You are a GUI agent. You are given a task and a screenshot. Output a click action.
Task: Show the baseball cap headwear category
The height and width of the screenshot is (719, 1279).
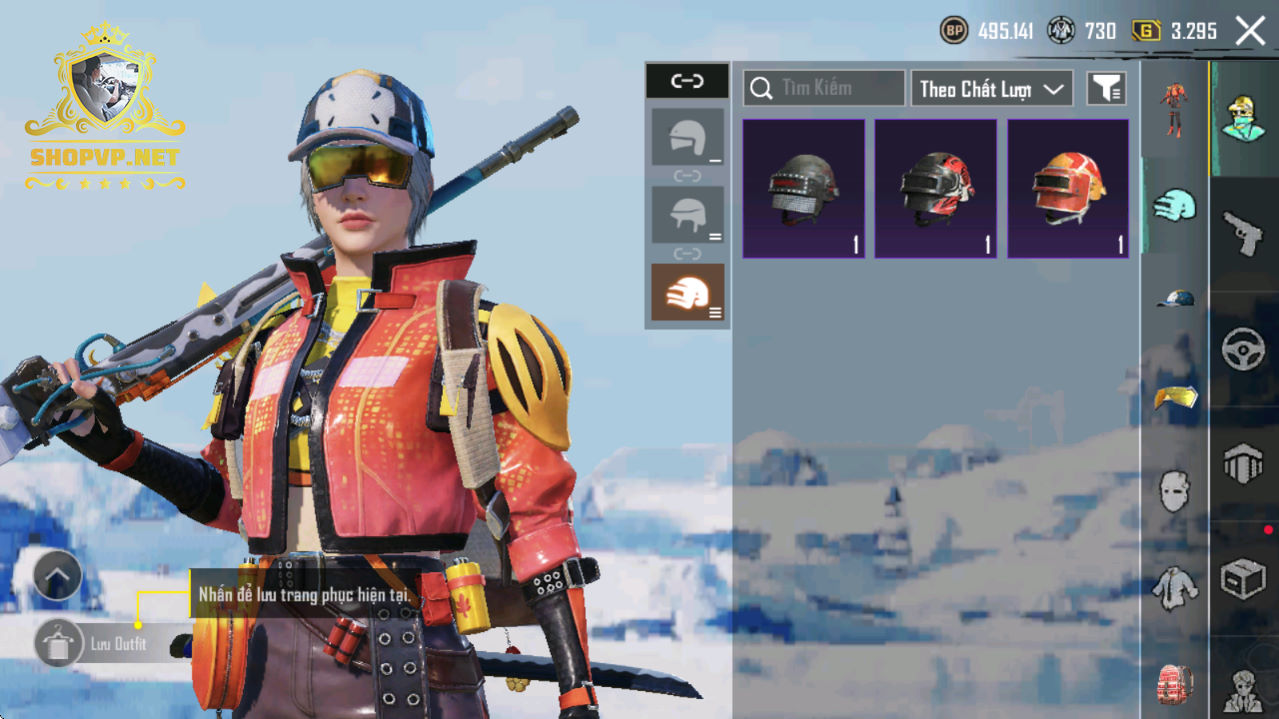coord(1175,299)
